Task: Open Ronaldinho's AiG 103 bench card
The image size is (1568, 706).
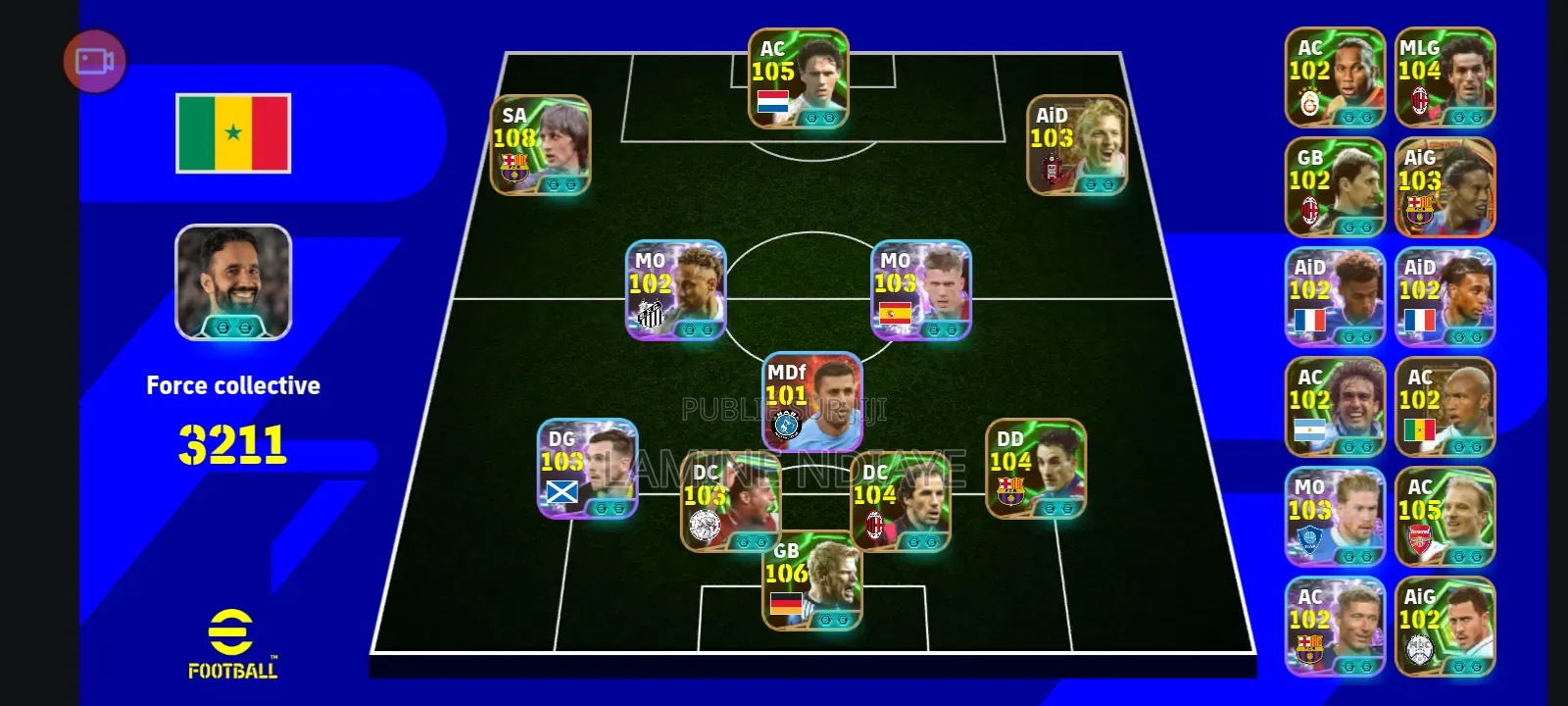Action: click(x=1445, y=184)
